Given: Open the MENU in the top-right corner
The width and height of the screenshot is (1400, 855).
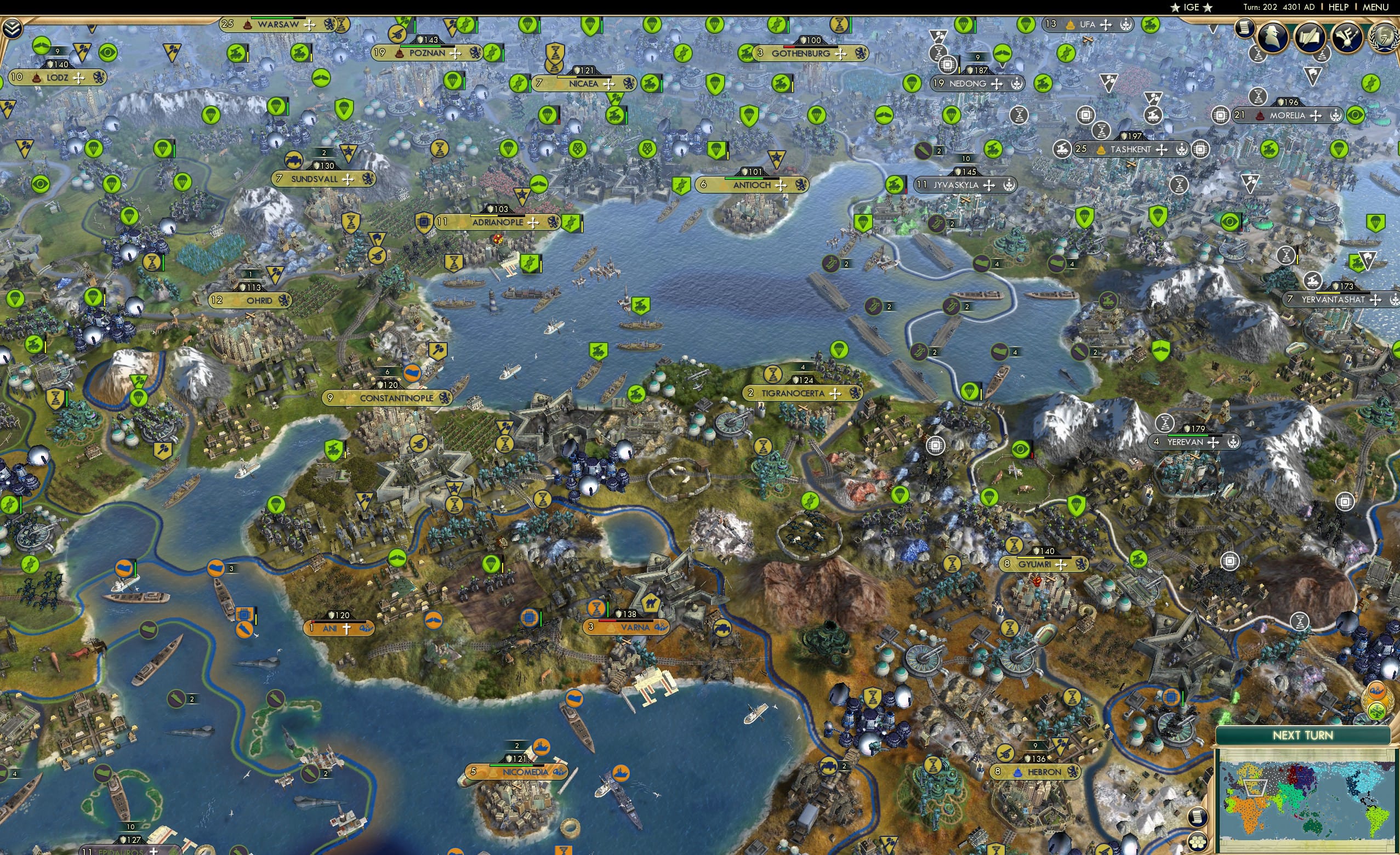Looking at the screenshot, I should pyautogui.click(x=1375, y=7).
